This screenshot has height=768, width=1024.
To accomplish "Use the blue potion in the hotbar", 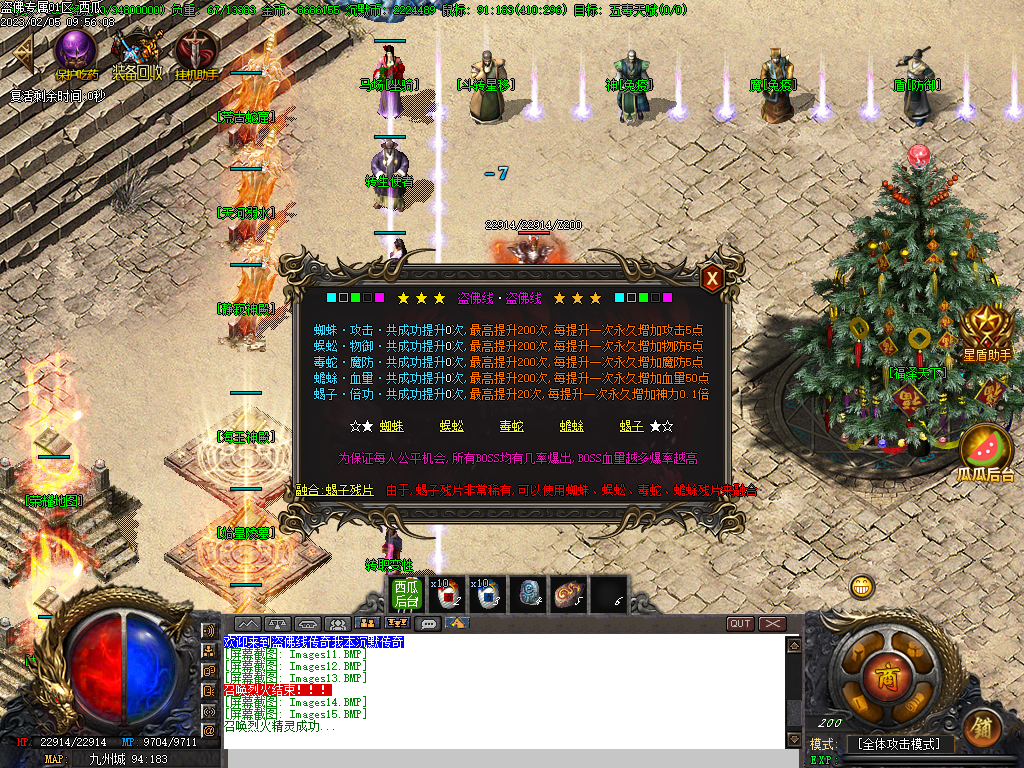I will point(487,594).
